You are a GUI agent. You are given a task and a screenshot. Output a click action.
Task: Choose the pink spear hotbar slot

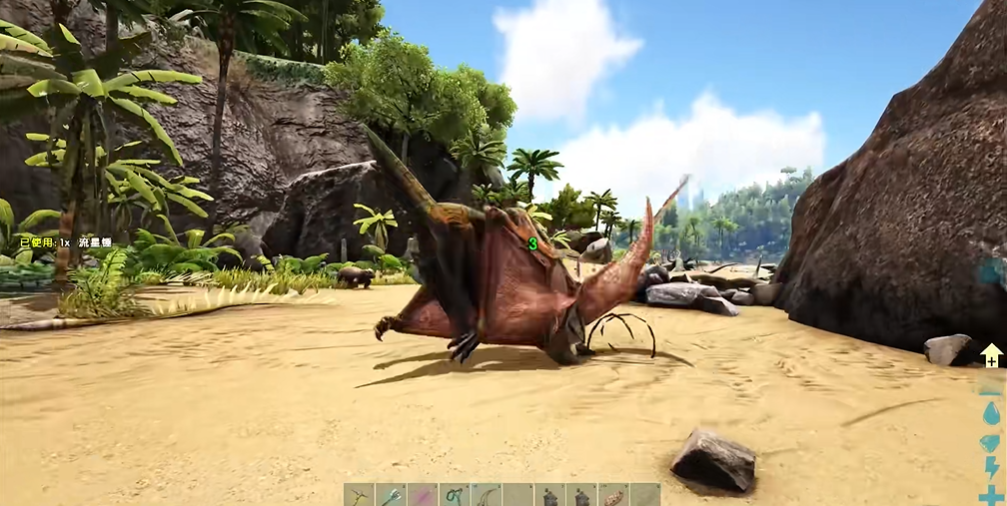pyautogui.click(x=422, y=496)
